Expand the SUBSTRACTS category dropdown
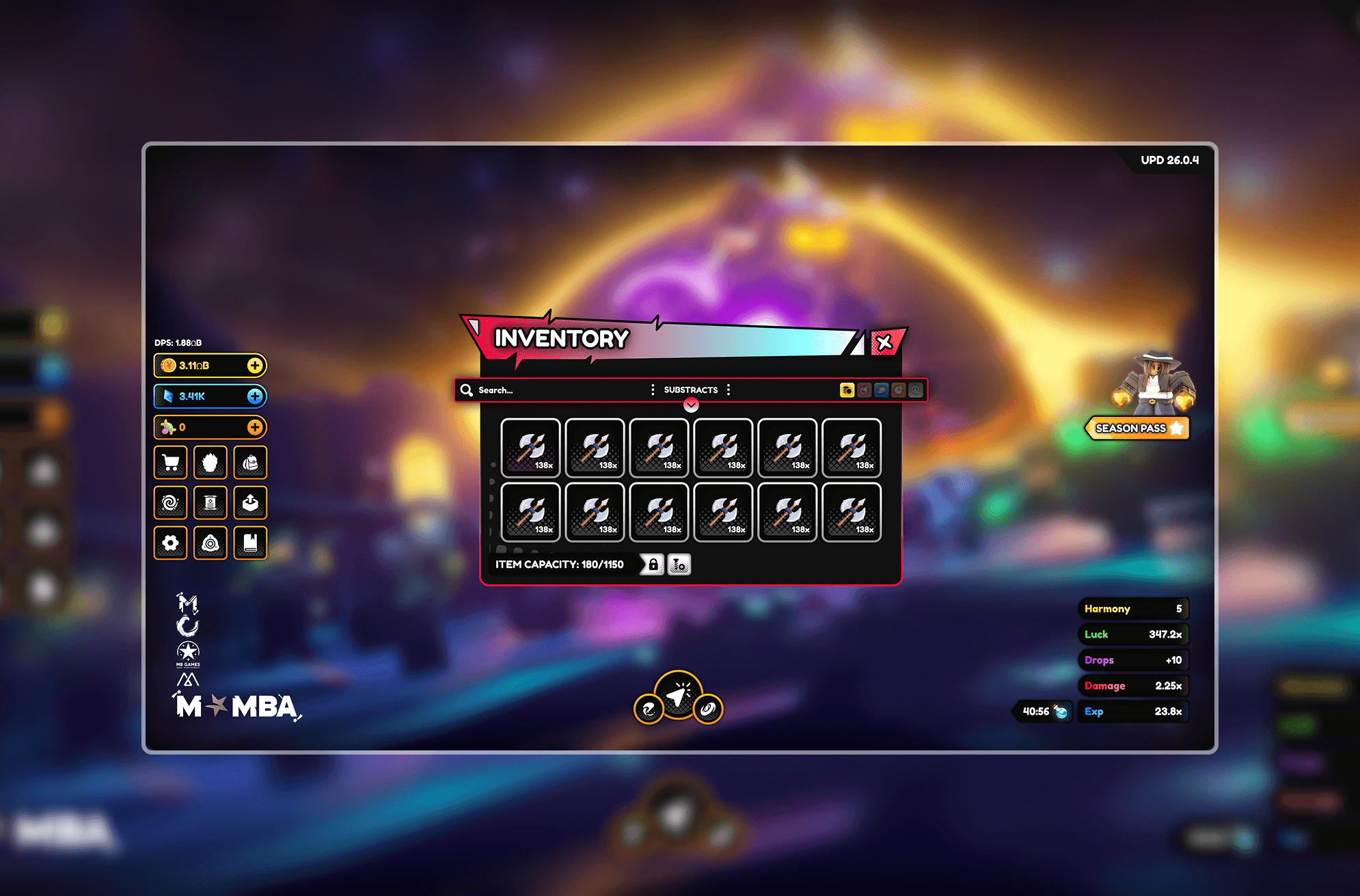This screenshot has height=896, width=1360. pyautogui.click(x=691, y=390)
